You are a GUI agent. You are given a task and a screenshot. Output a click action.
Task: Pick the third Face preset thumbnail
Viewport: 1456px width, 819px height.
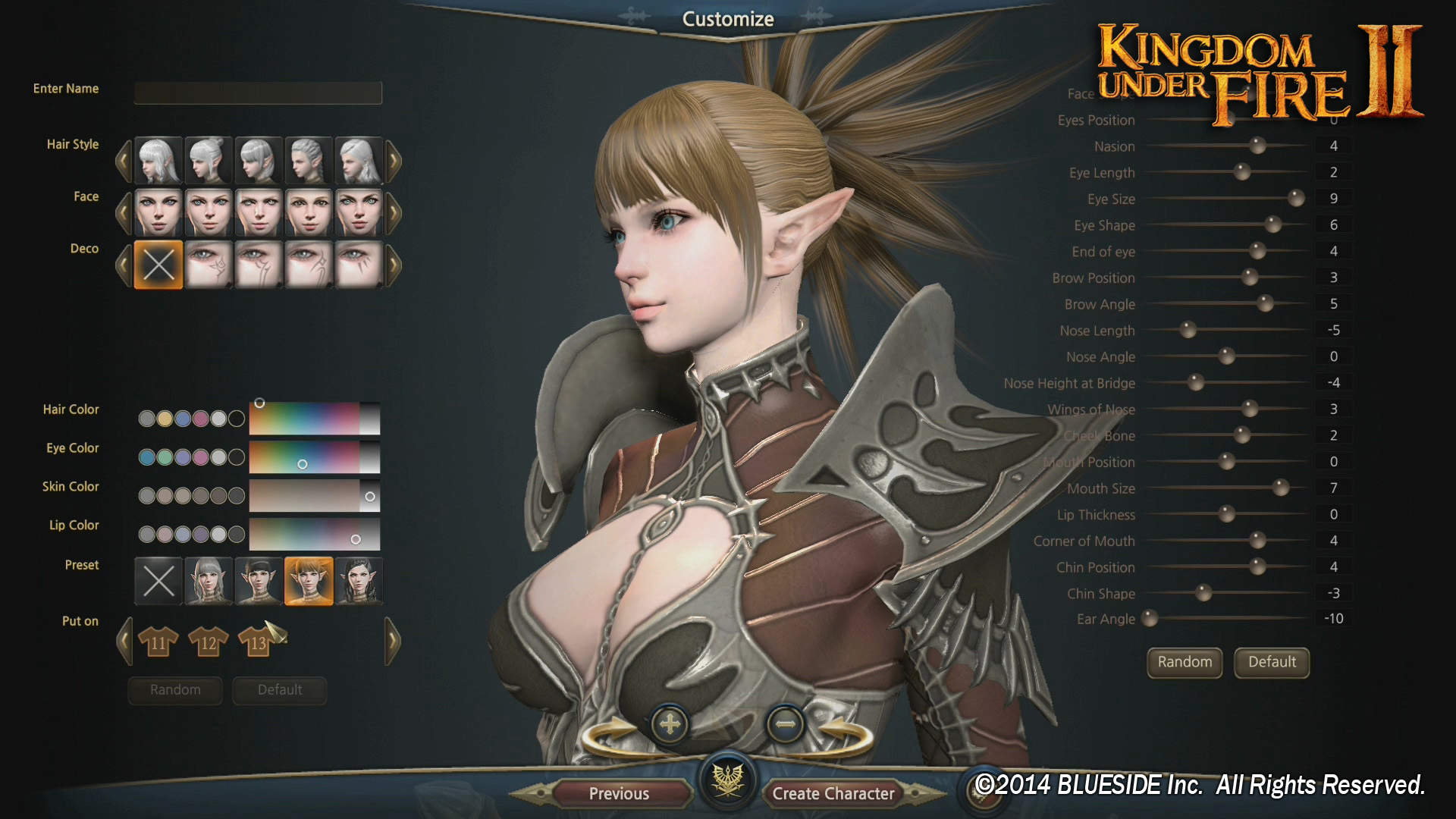[x=258, y=212]
